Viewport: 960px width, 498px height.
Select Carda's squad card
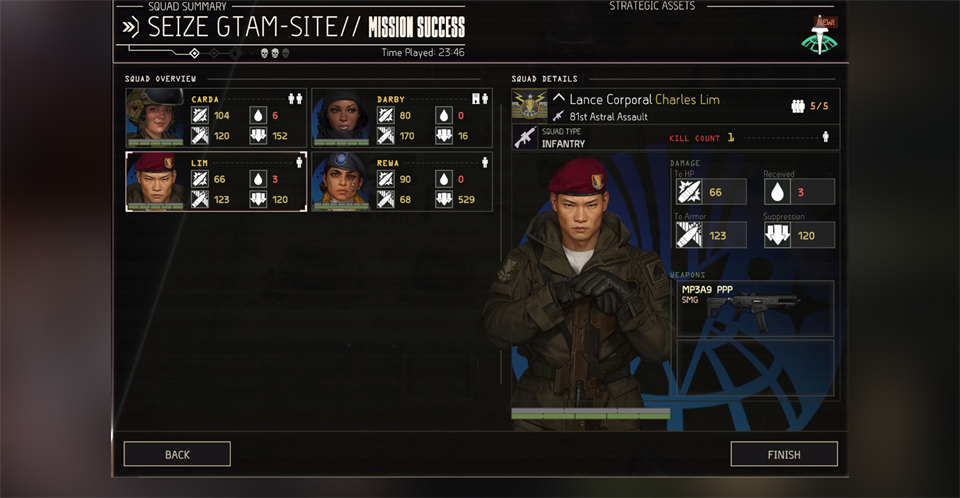click(216, 118)
